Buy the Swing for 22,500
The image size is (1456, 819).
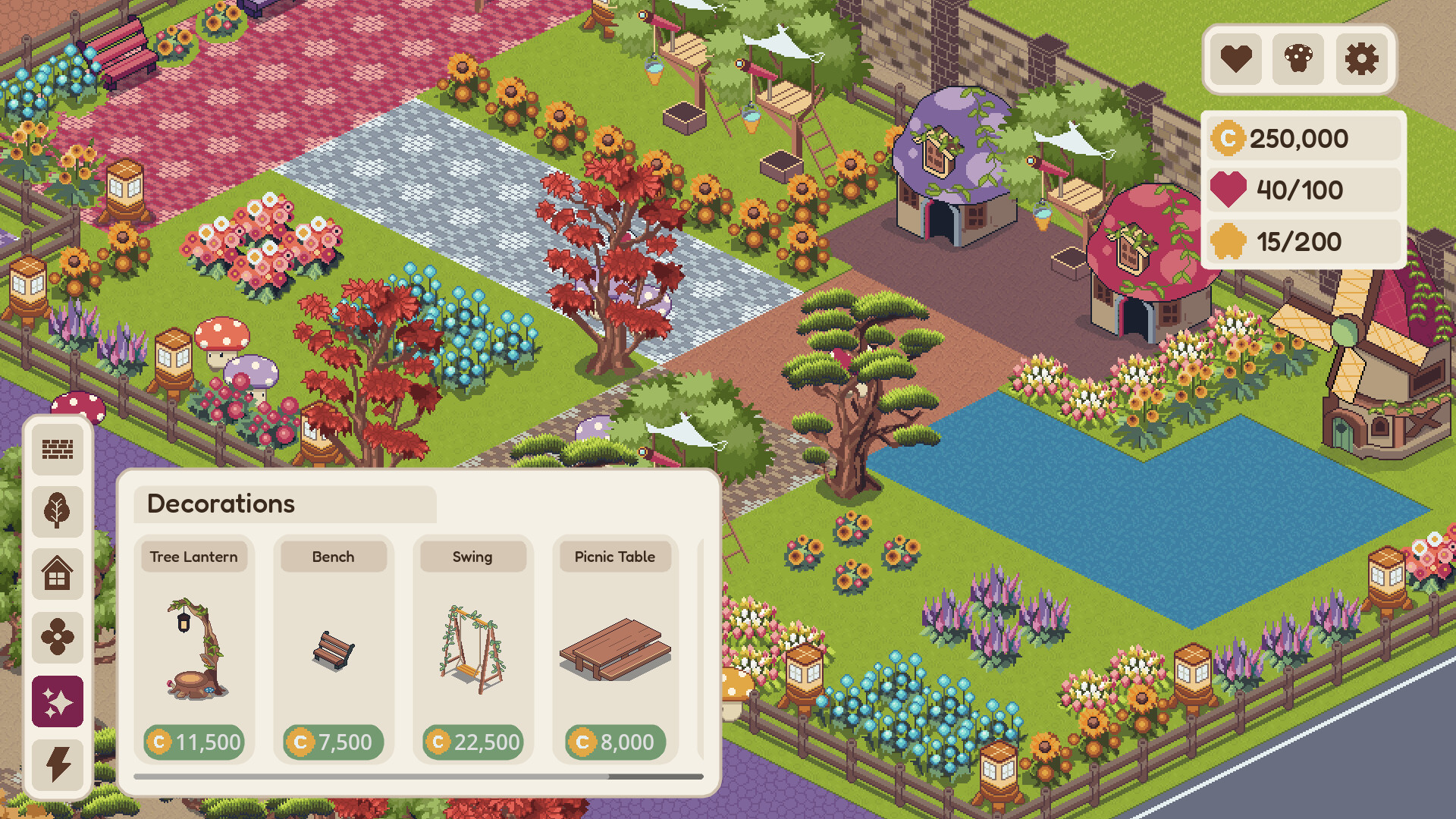coord(473,742)
